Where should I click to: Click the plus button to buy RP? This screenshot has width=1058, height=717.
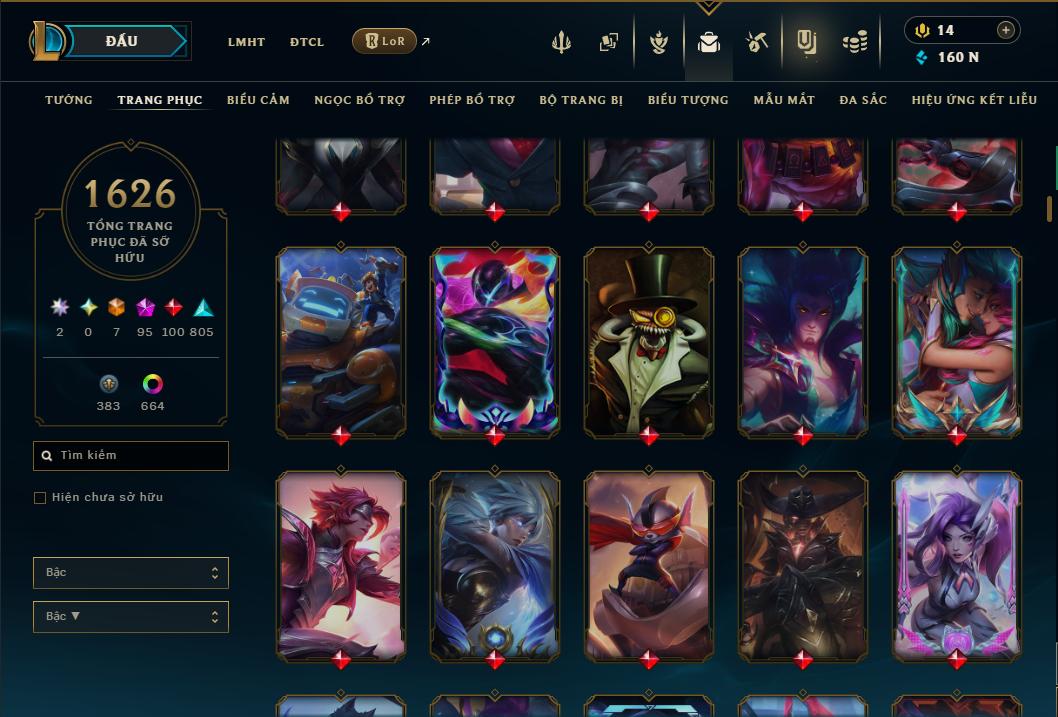tap(1006, 30)
